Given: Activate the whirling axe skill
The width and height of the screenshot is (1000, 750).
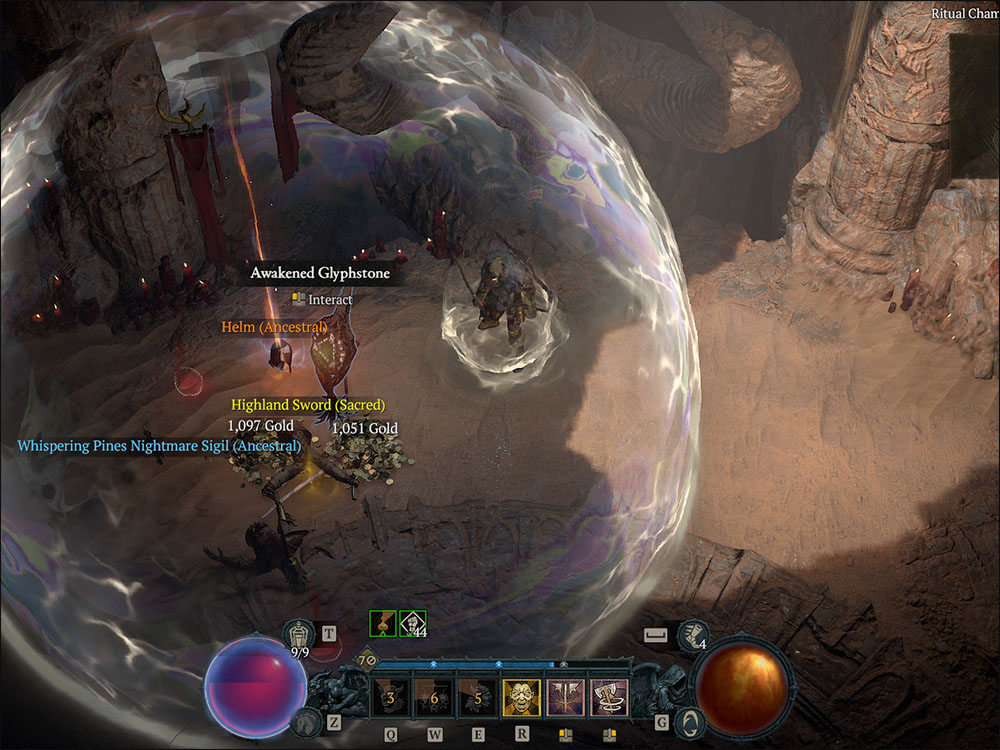Looking at the screenshot, I should click(609, 698).
